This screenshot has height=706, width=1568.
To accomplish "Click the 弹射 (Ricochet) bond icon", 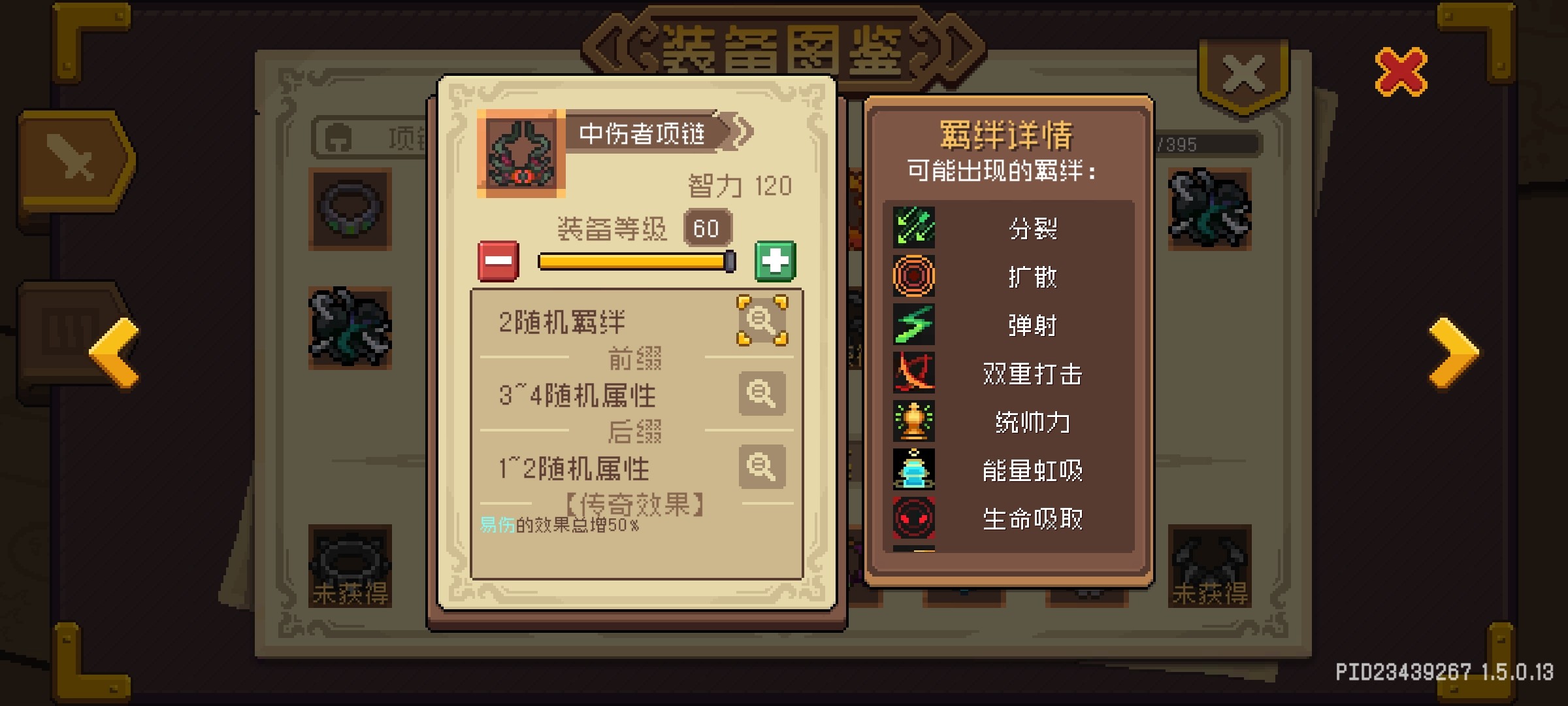I will click(915, 325).
